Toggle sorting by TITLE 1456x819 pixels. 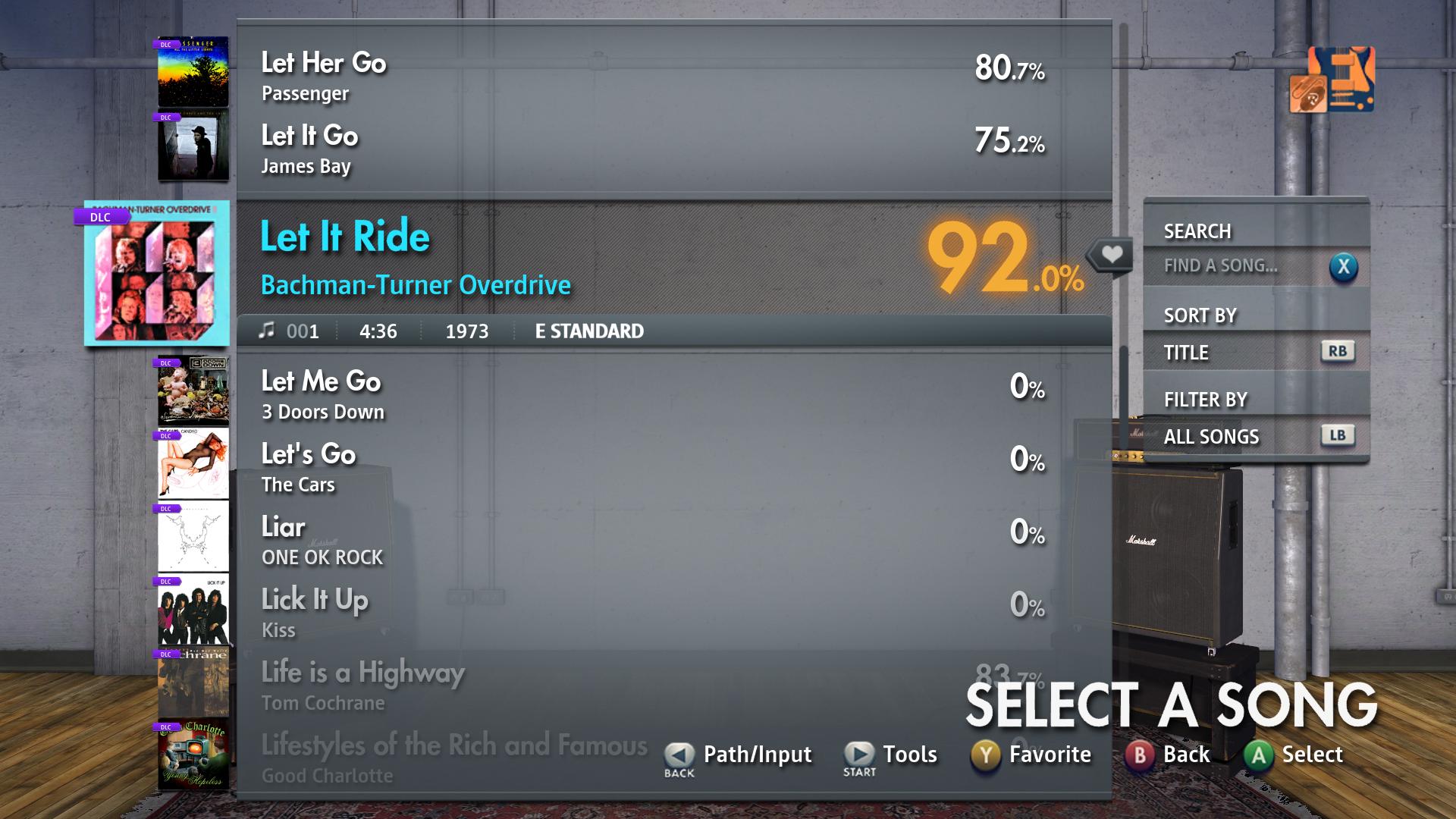pyautogui.click(x=1188, y=352)
